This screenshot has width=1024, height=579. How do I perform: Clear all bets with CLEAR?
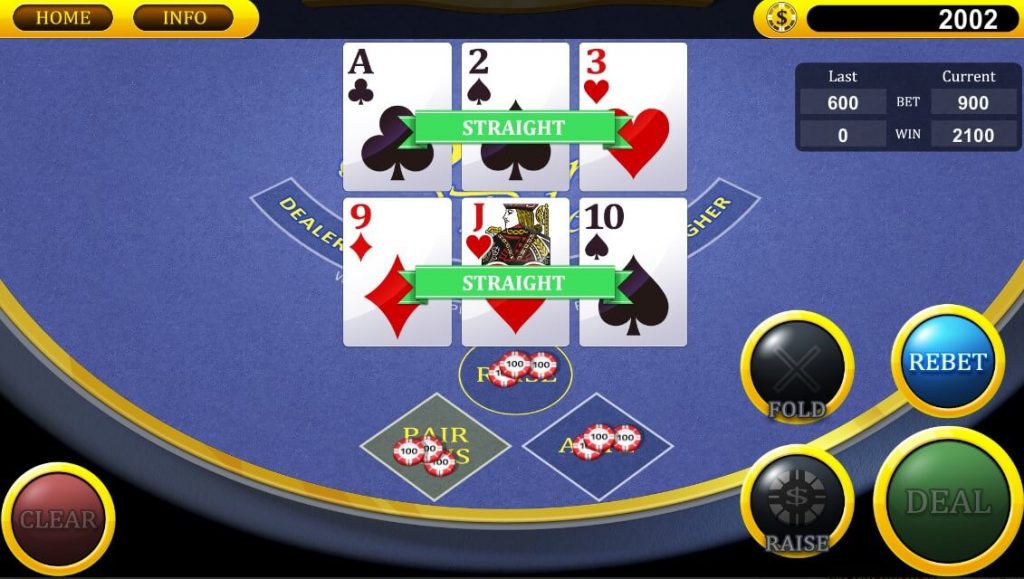pos(57,519)
